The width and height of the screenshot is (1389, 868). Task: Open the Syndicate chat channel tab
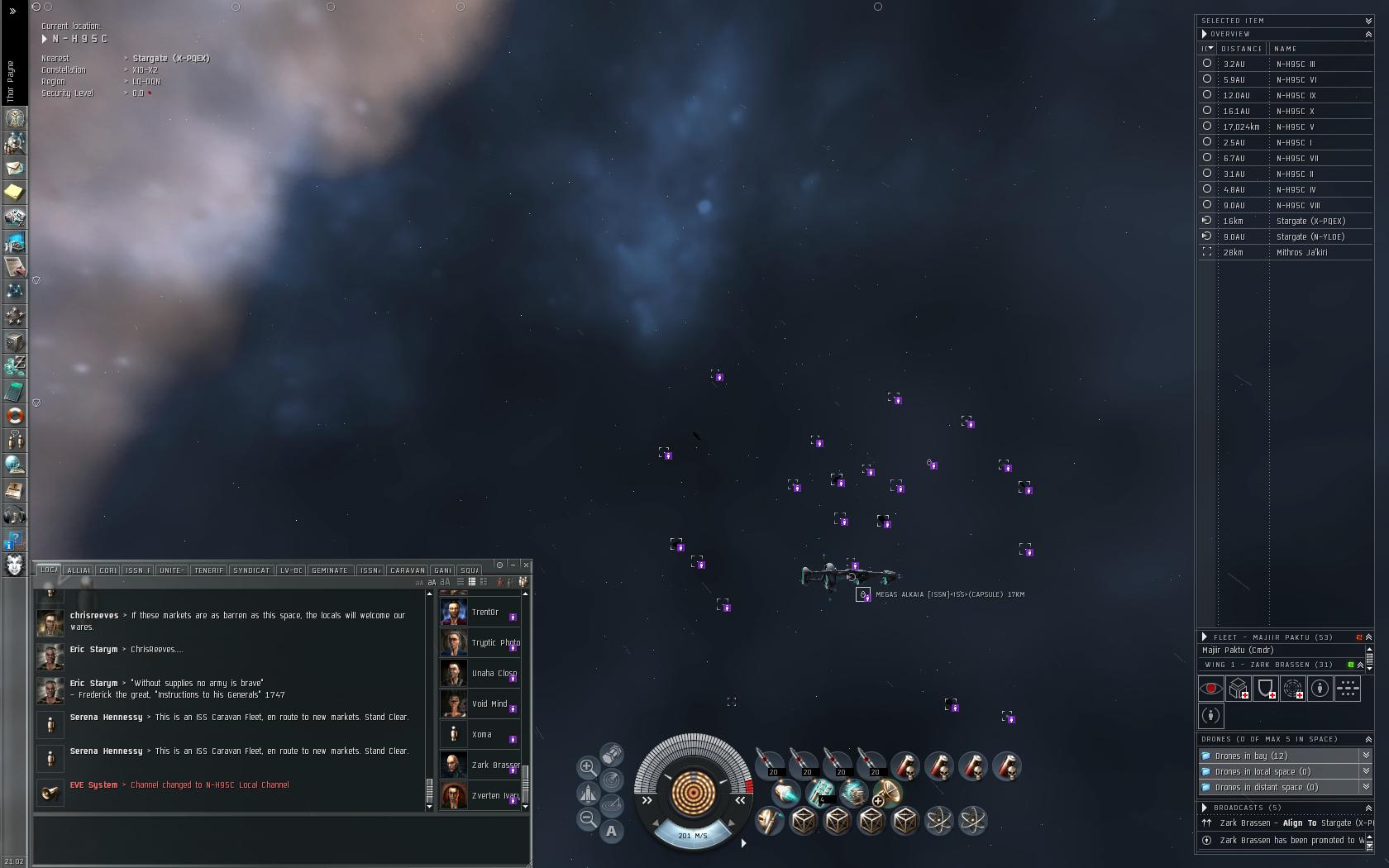pos(251,570)
